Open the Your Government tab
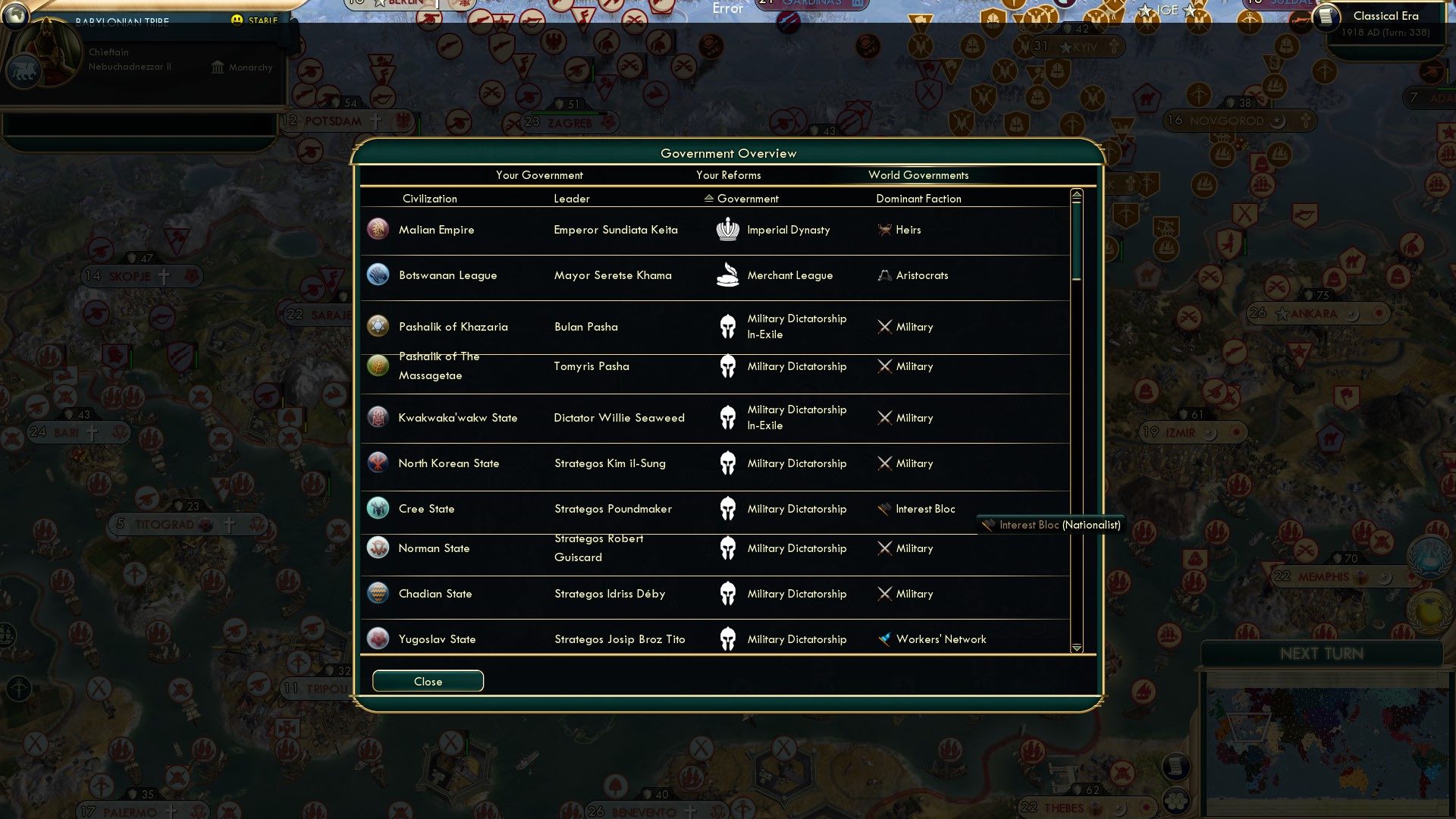This screenshot has width=1456, height=819. click(x=539, y=174)
